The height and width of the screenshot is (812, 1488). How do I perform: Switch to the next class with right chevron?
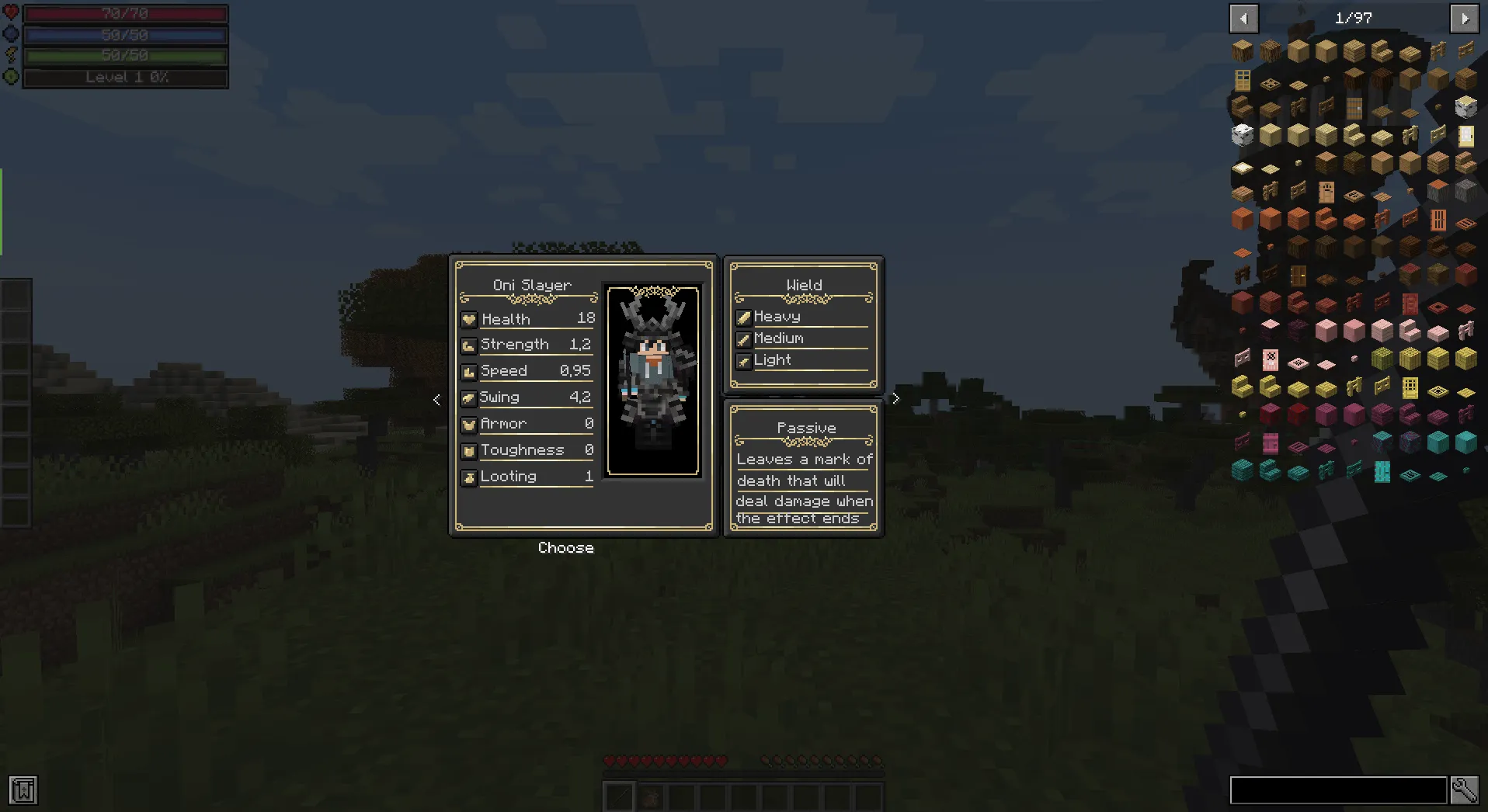coord(895,398)
